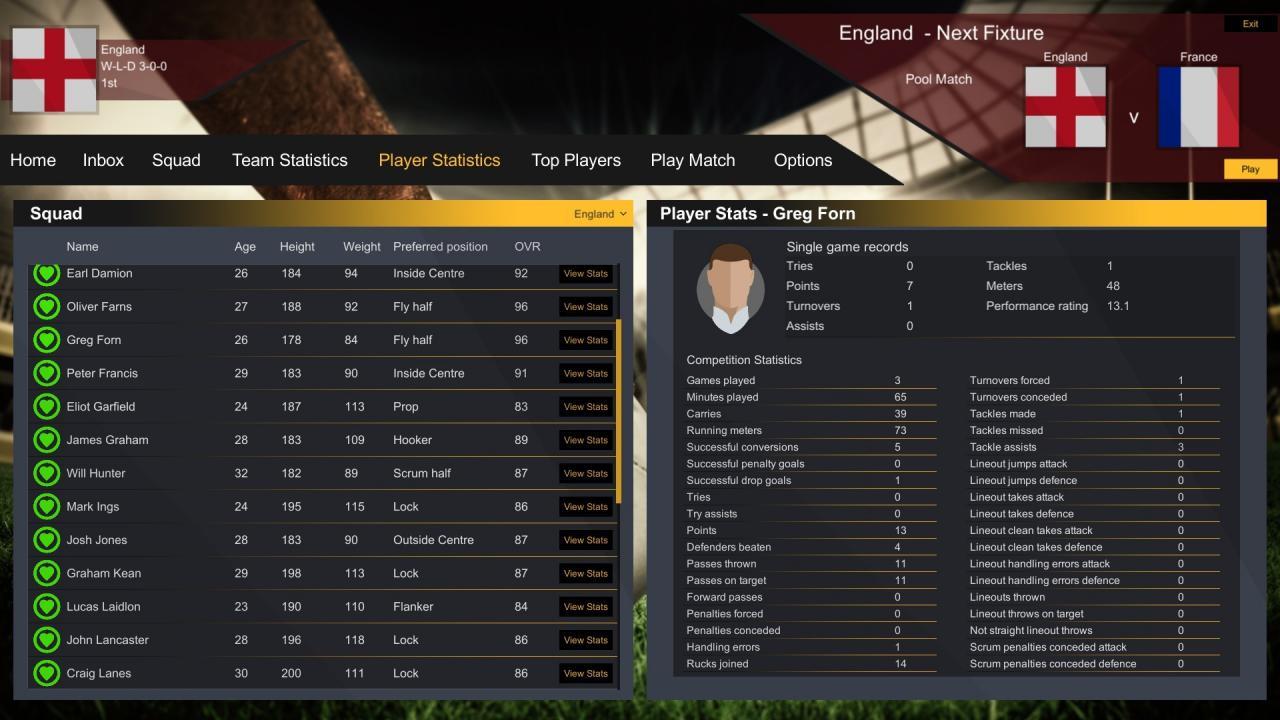This screenshot has width=1280, height=720.
Task: View Stats for Peter Francis
Action: pyautogui.click(x=586, y=373)
